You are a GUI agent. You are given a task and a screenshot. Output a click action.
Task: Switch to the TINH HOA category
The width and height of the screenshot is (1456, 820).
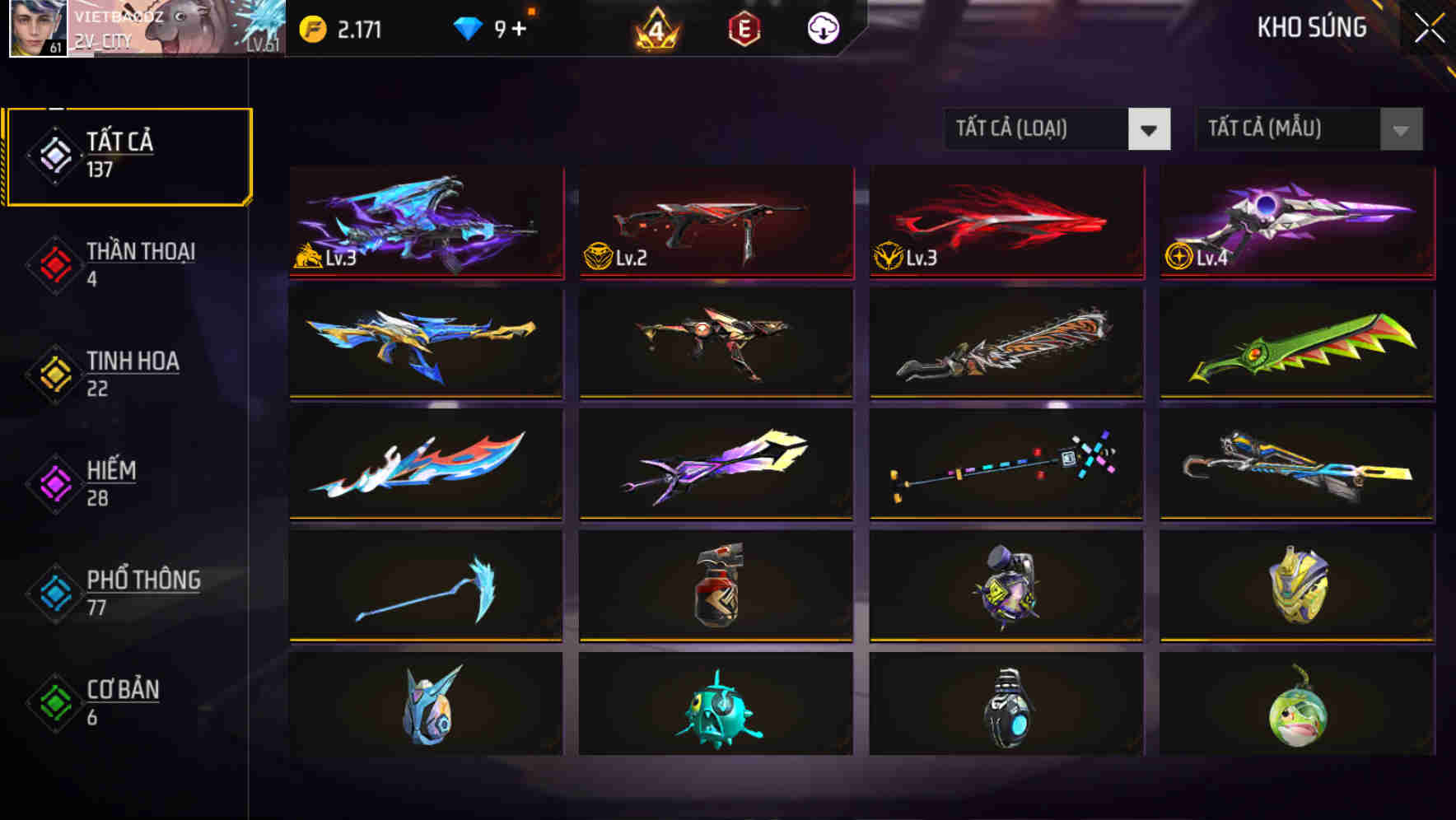(x=133, y=373)
